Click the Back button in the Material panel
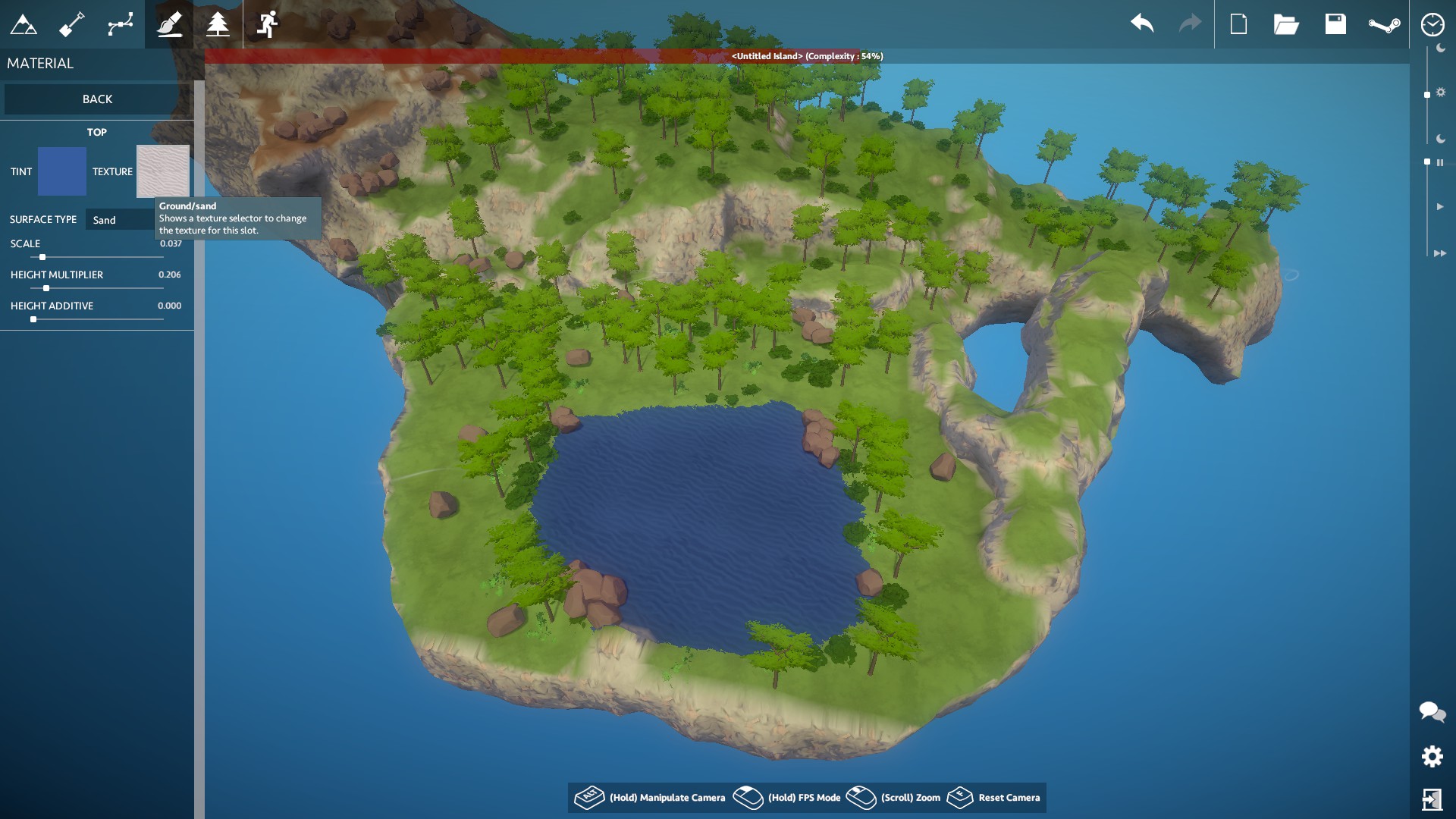The width and height of the screenshot is (1456, 819). coord(96,99)
